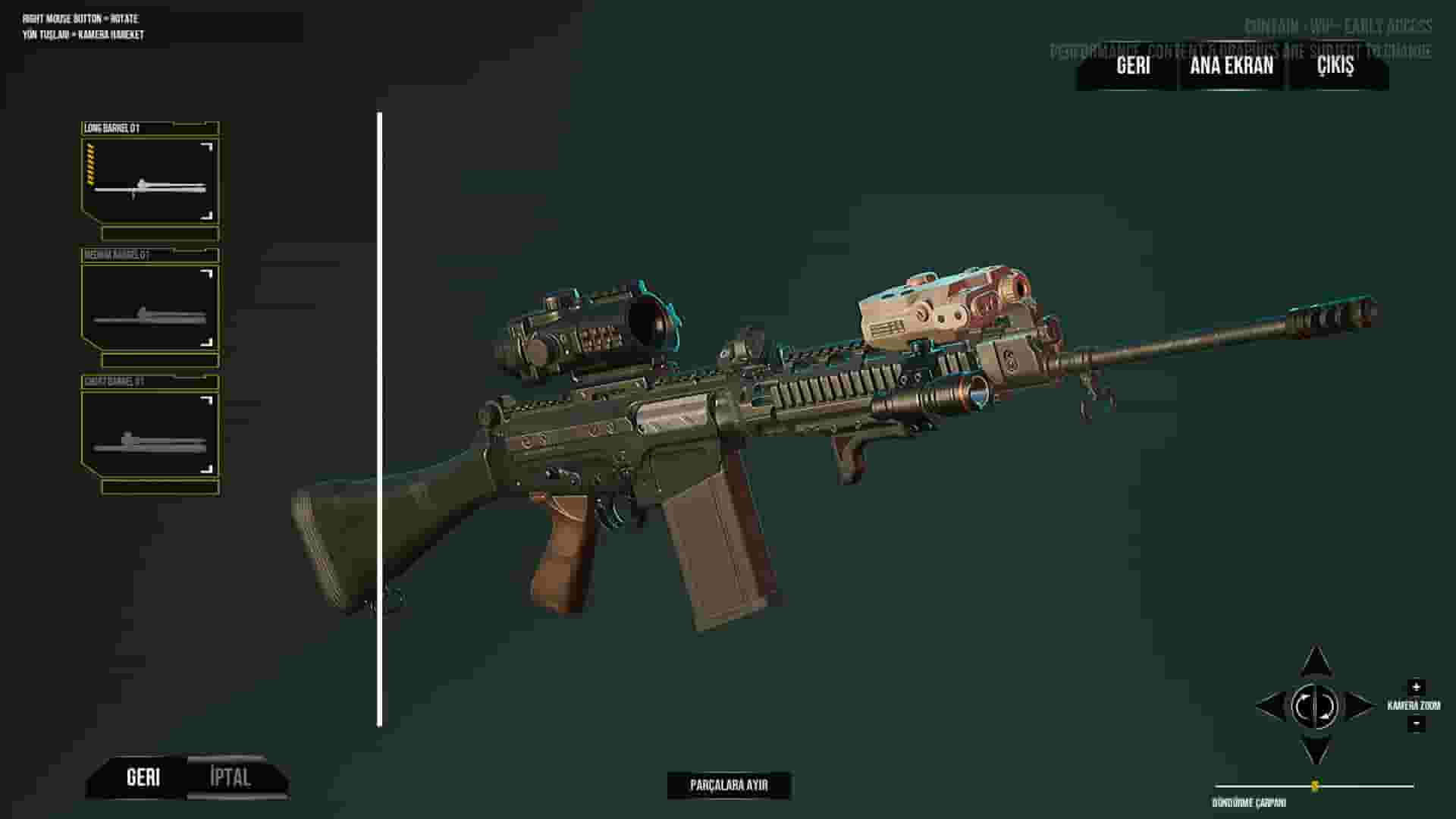The image size is (1456, 819).
Task: Select ÇIKIŞ in the top menu
Action: pyautogui.click(x=1335, y=67)
